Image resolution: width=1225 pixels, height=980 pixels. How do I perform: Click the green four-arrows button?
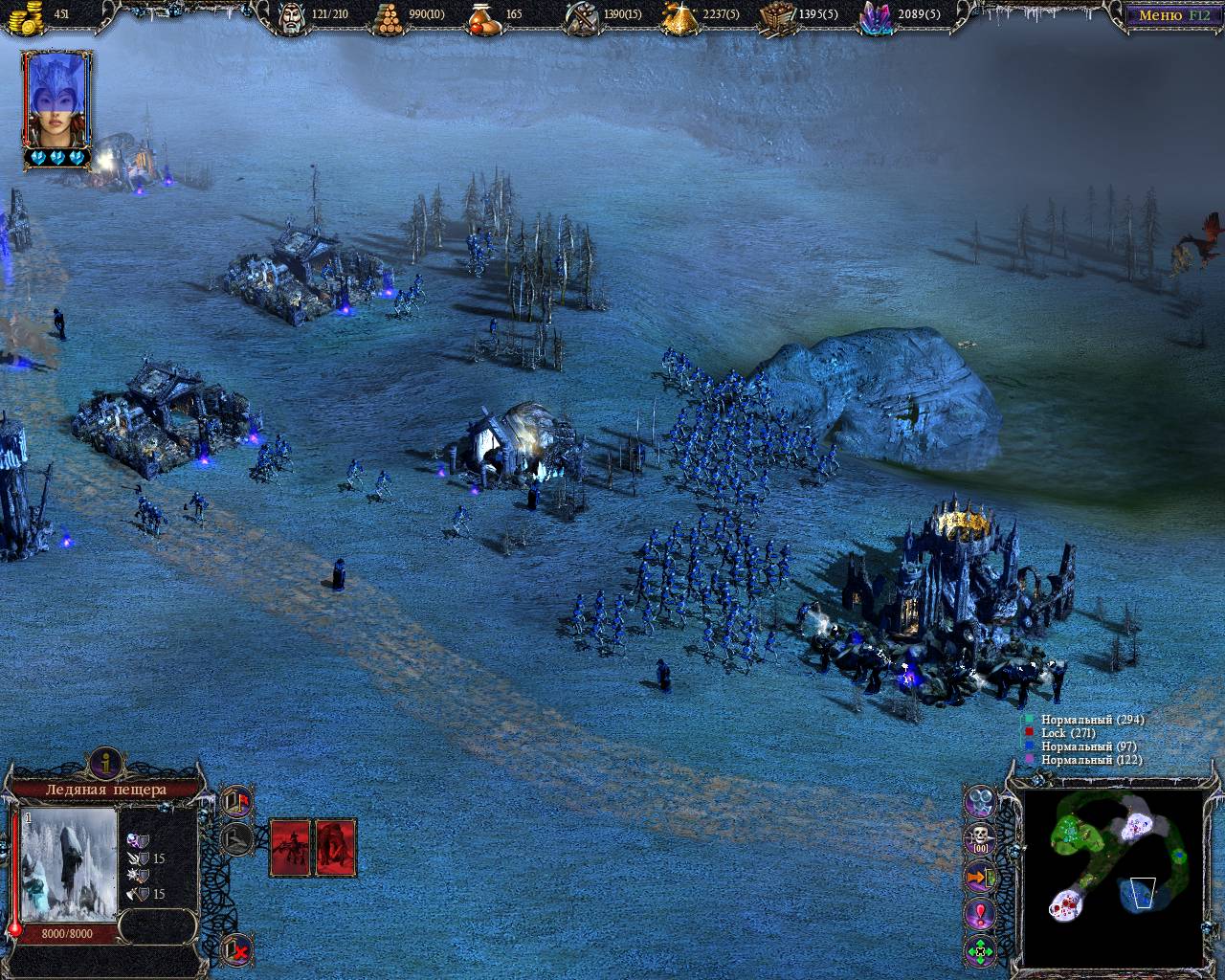980,951
